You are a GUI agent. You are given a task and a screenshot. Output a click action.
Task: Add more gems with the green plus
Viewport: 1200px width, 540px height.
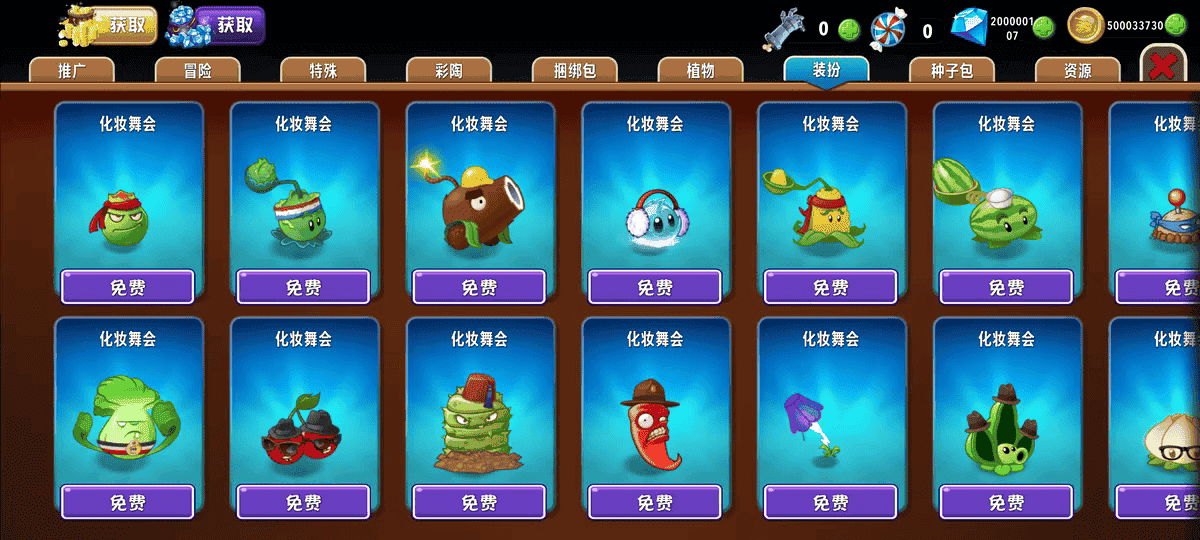click(1043, 27)
